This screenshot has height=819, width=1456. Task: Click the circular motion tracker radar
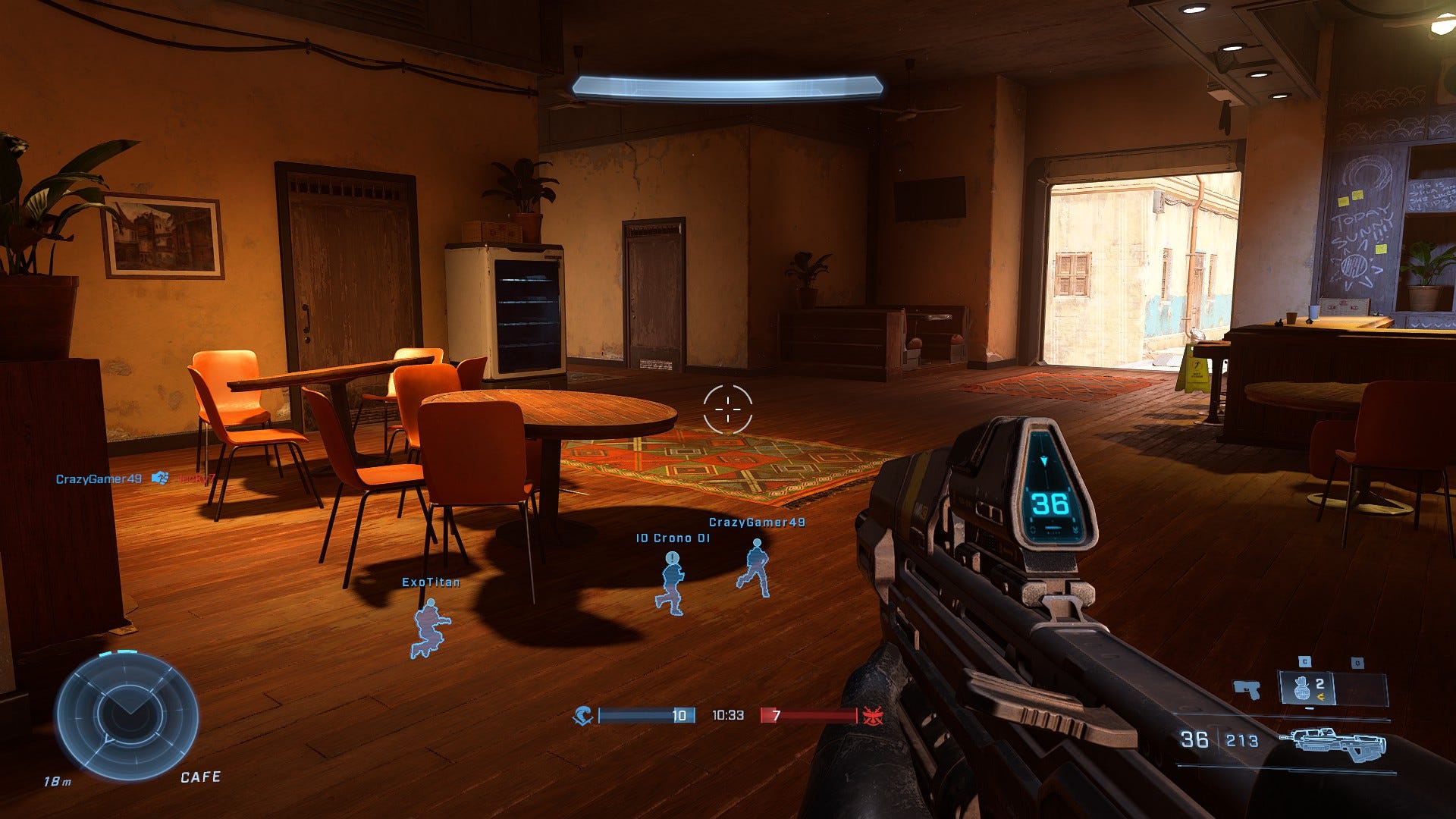[127, 717]
